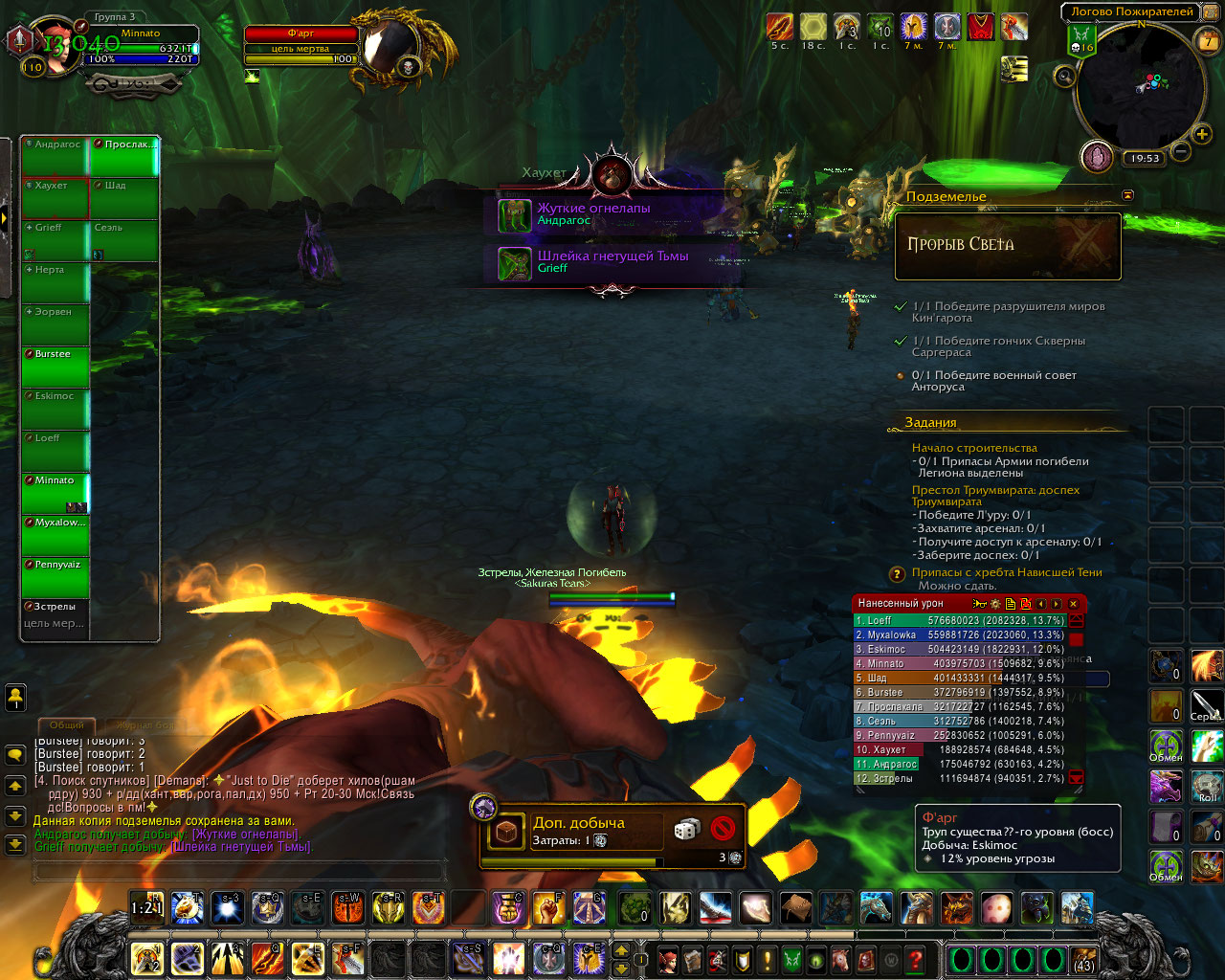The width and height of the screenshot is (1225, 980).
Task: Decline the bonus loot roll
Action: click(723, 829)
